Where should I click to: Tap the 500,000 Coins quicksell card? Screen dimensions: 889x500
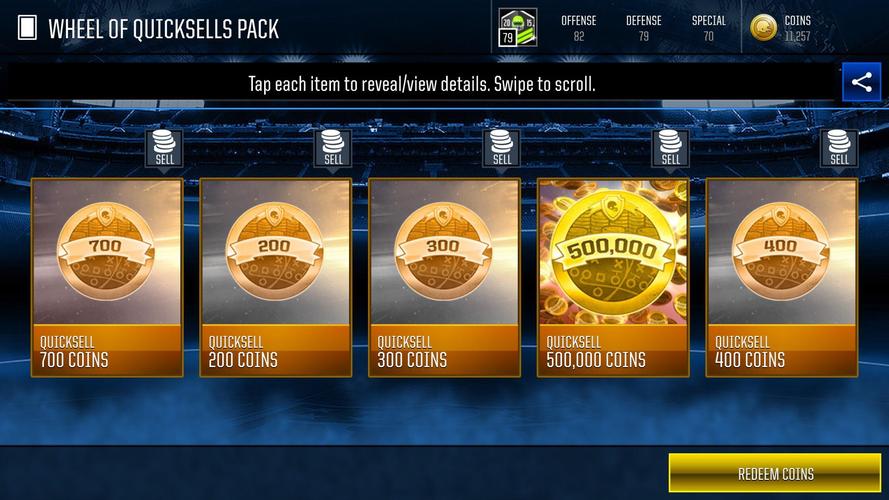point(613,277)
